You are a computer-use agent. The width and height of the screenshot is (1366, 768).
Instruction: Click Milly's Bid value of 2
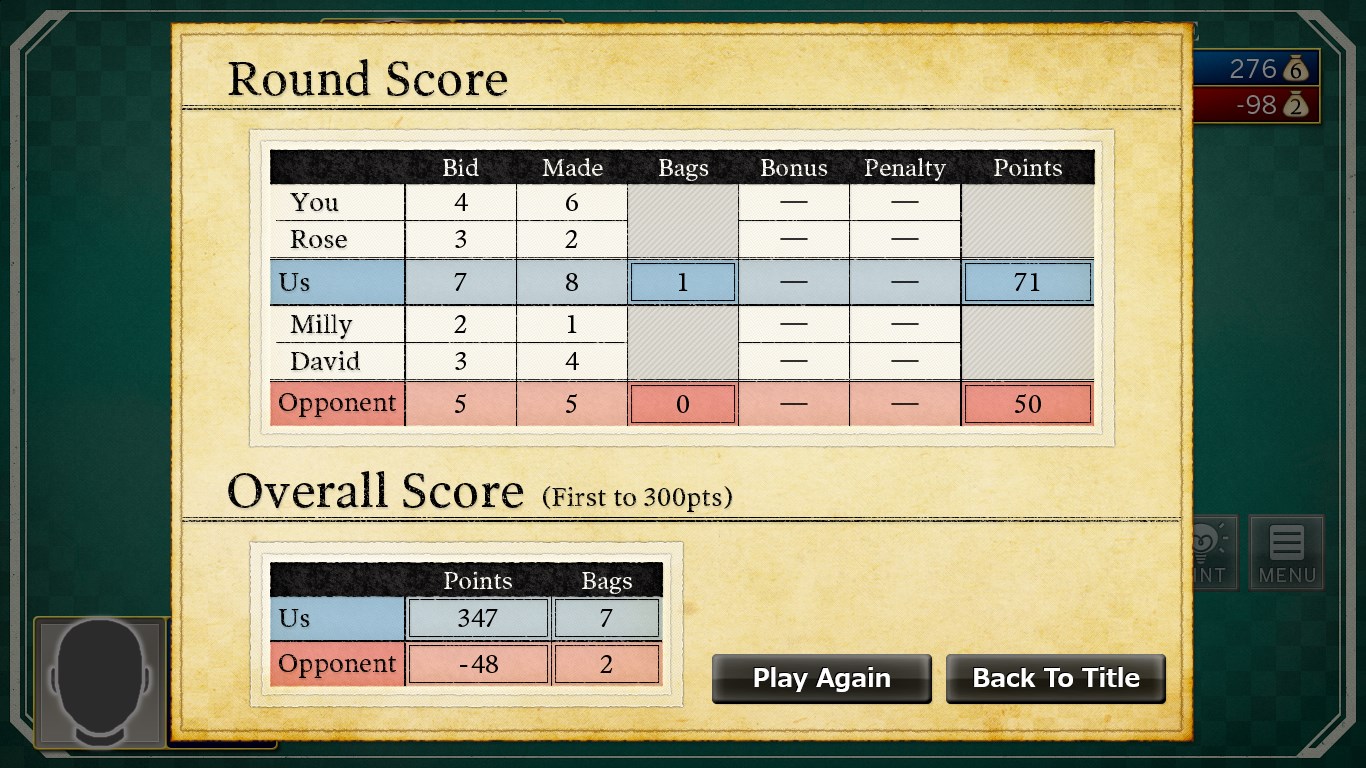460,325
